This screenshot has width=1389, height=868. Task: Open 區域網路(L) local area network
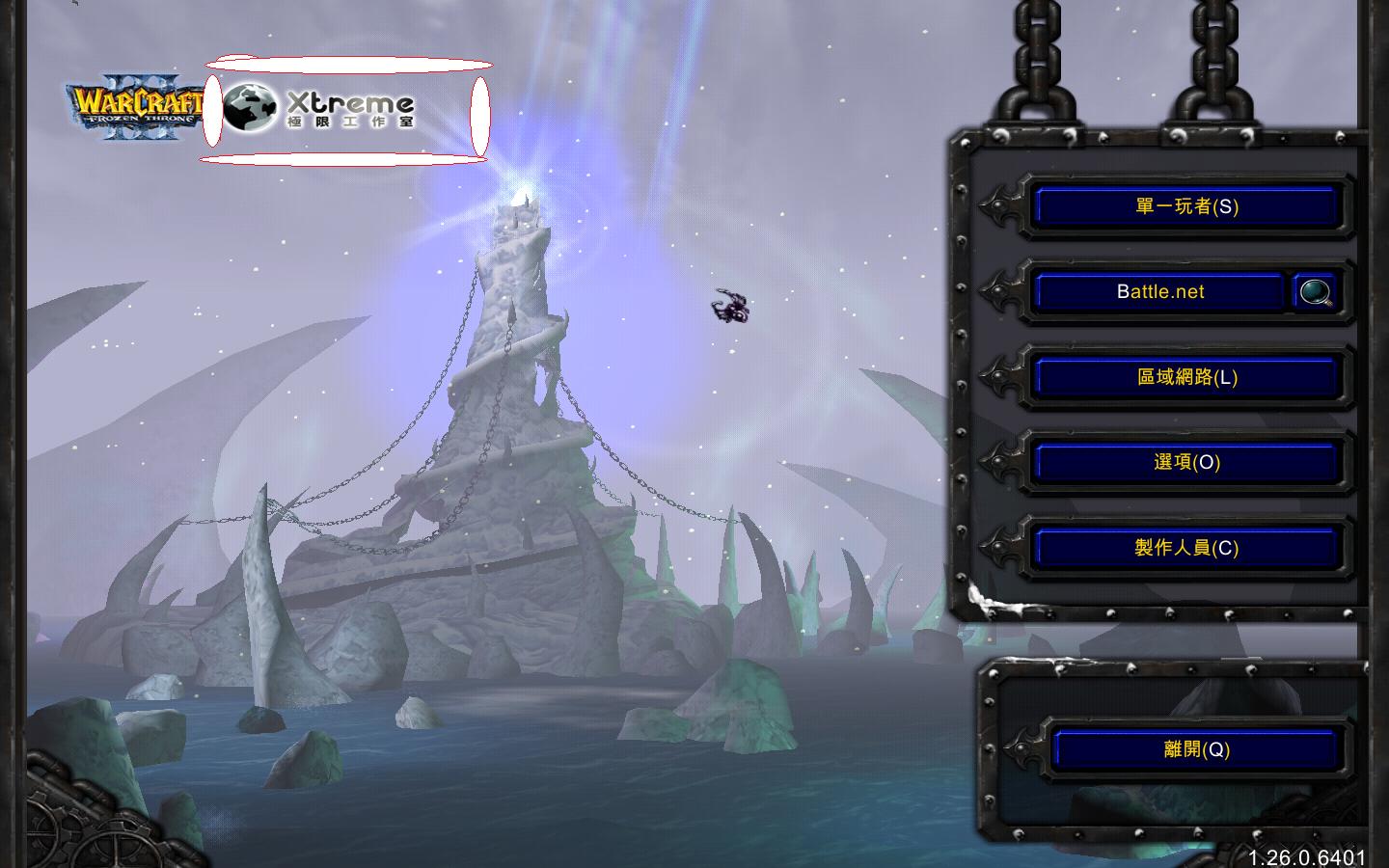1185,377
